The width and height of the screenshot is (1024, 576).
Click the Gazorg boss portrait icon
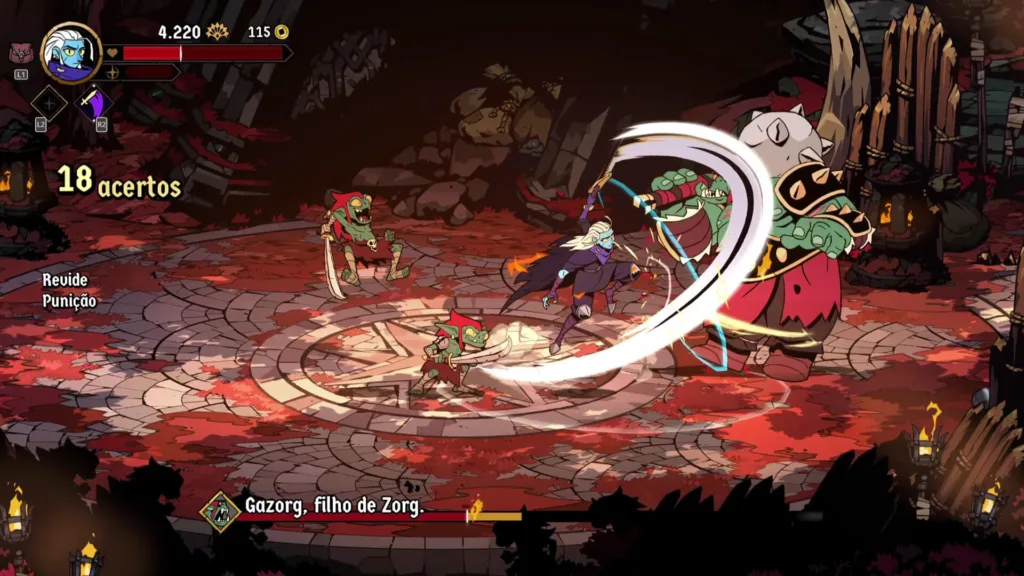pyautogui.click(x=219, y=511)
